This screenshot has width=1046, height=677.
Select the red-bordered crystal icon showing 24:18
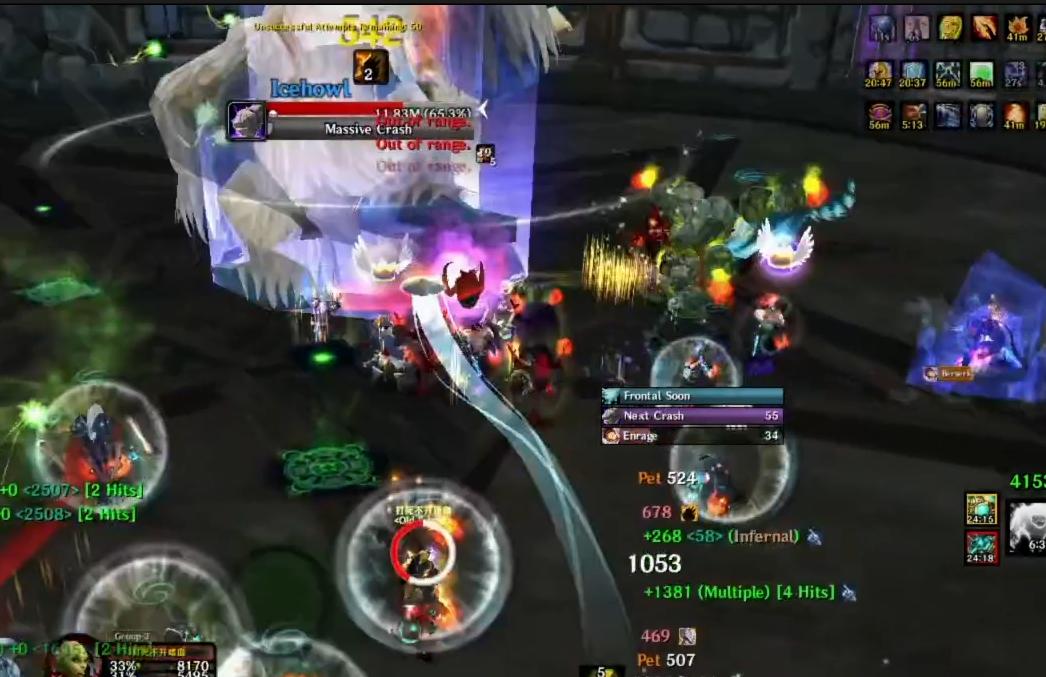coord(981,547)
